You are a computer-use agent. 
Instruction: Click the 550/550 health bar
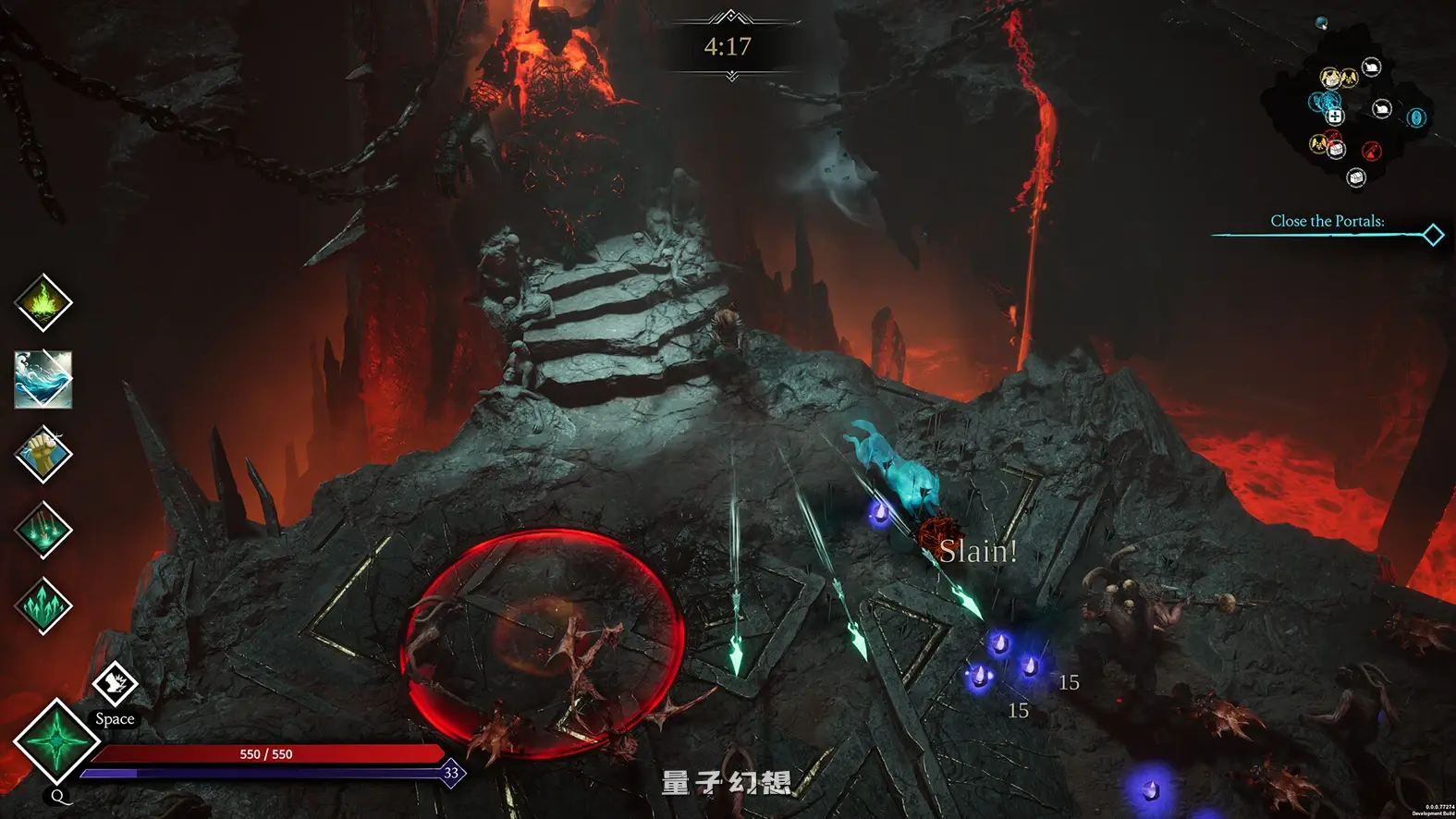click(265, 753)
